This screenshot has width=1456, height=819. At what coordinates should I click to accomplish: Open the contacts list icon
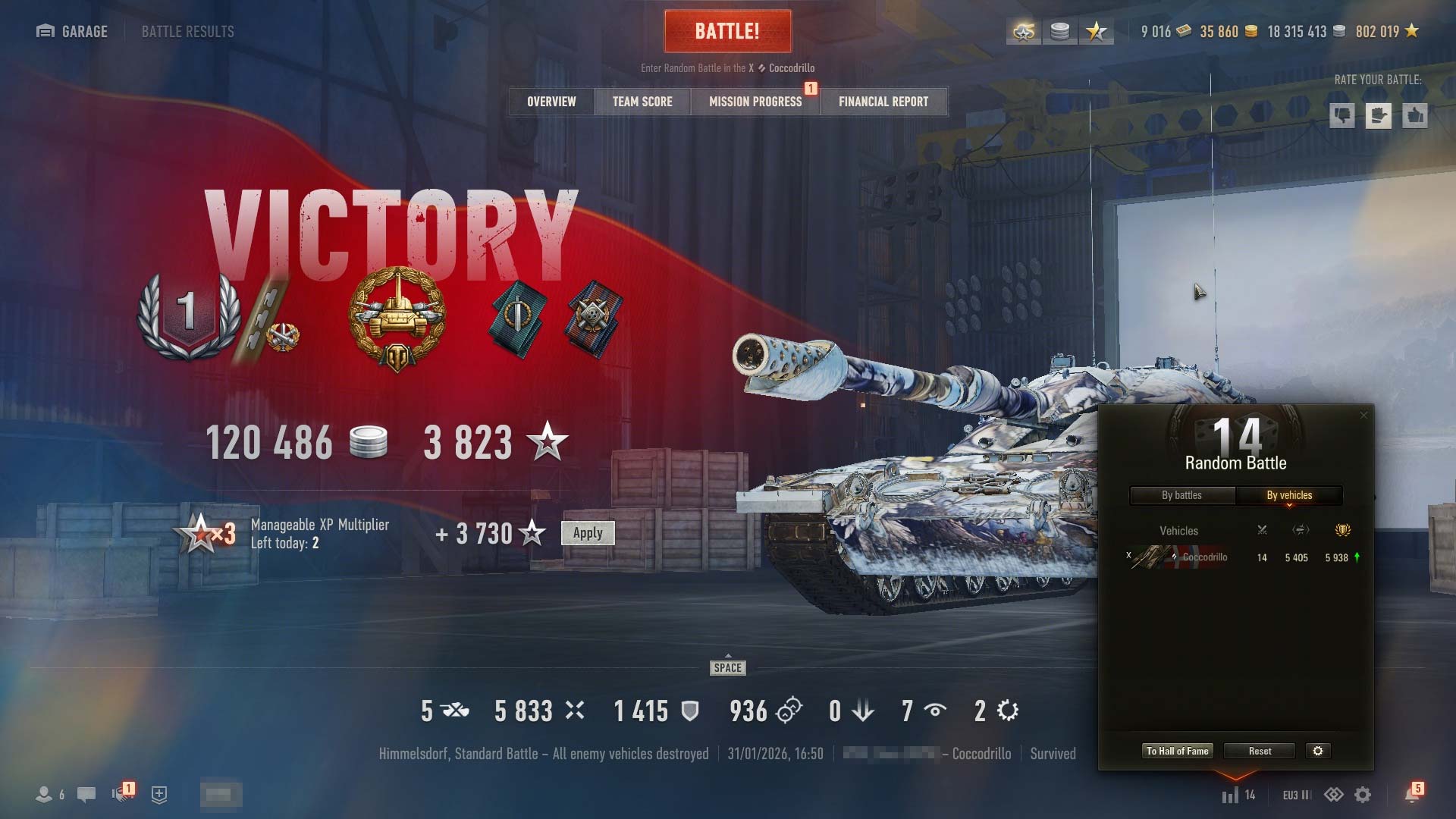44,794
